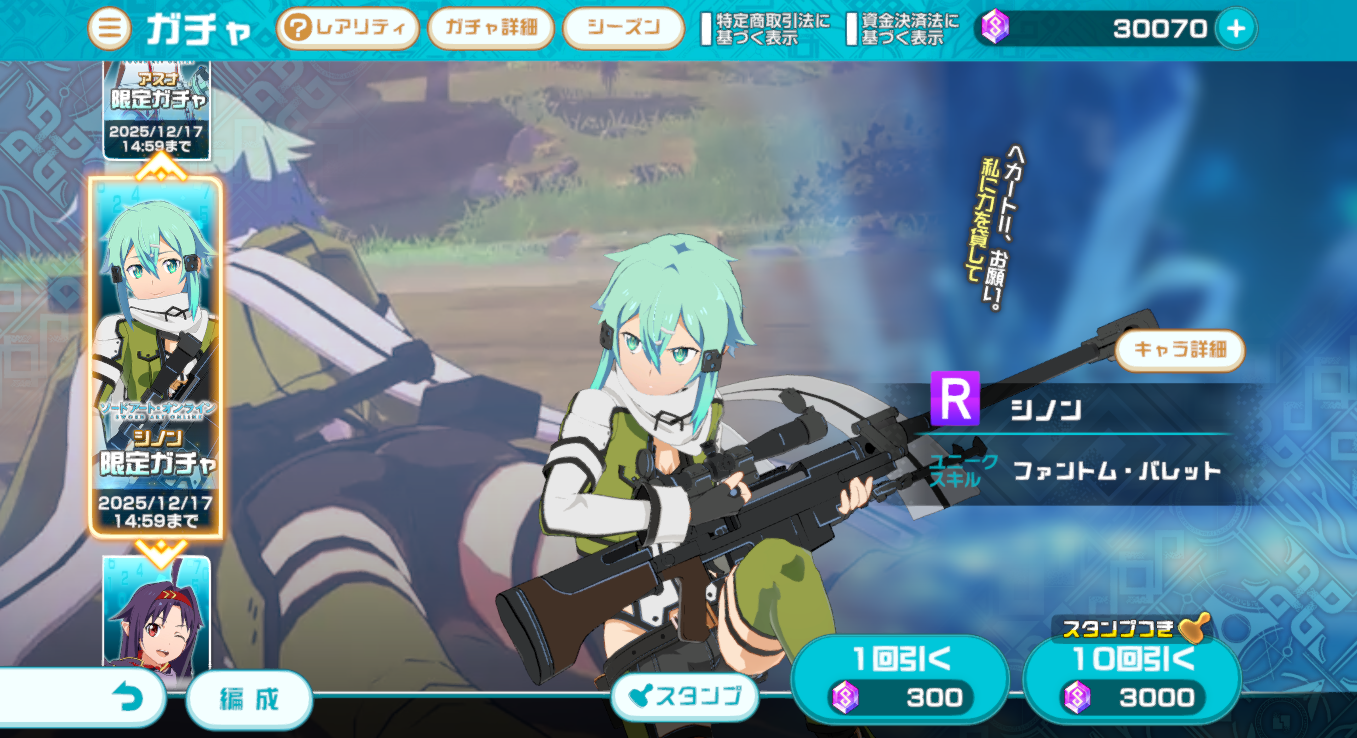Open ガチャ詳細 gacha details
The image size is (1357, 738).
(x=491, y=28)
